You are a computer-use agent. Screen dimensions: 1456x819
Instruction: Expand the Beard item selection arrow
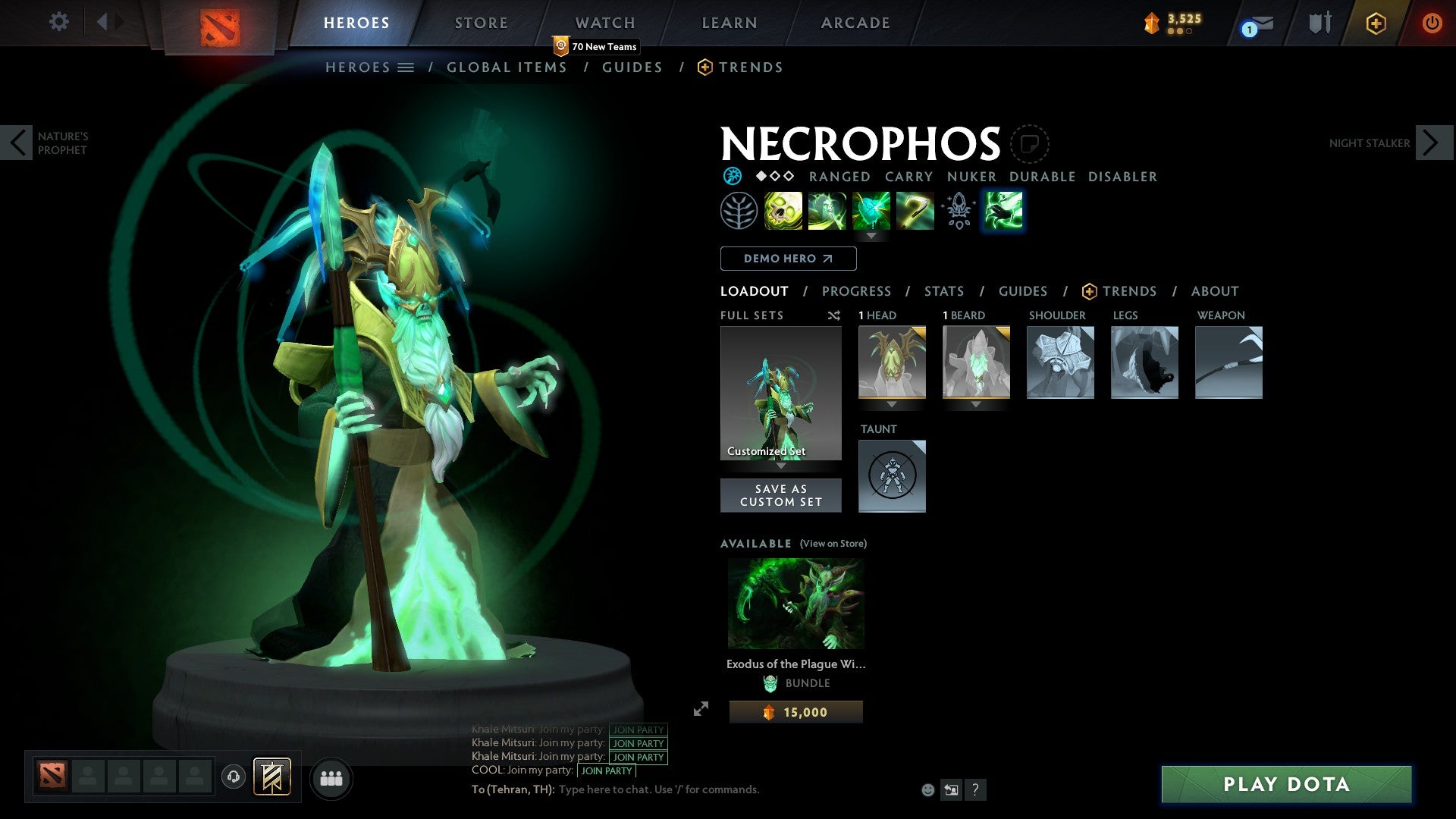tap(976, 404)
